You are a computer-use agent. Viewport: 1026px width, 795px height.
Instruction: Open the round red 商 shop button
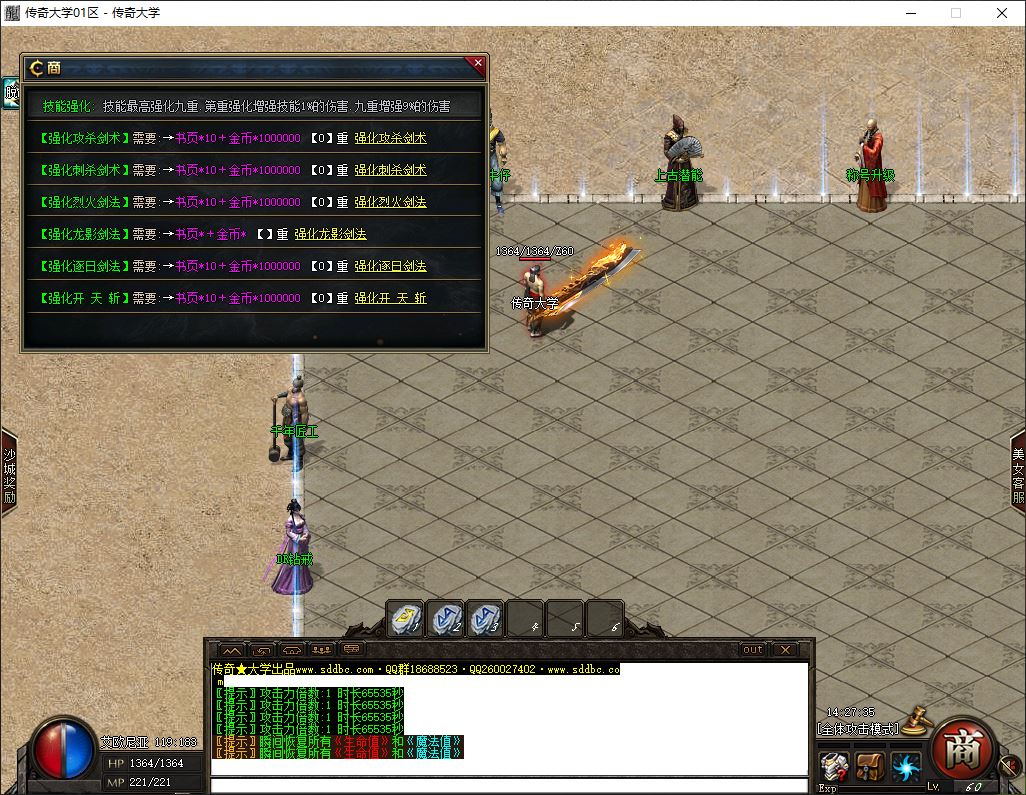tap(962, 750)
